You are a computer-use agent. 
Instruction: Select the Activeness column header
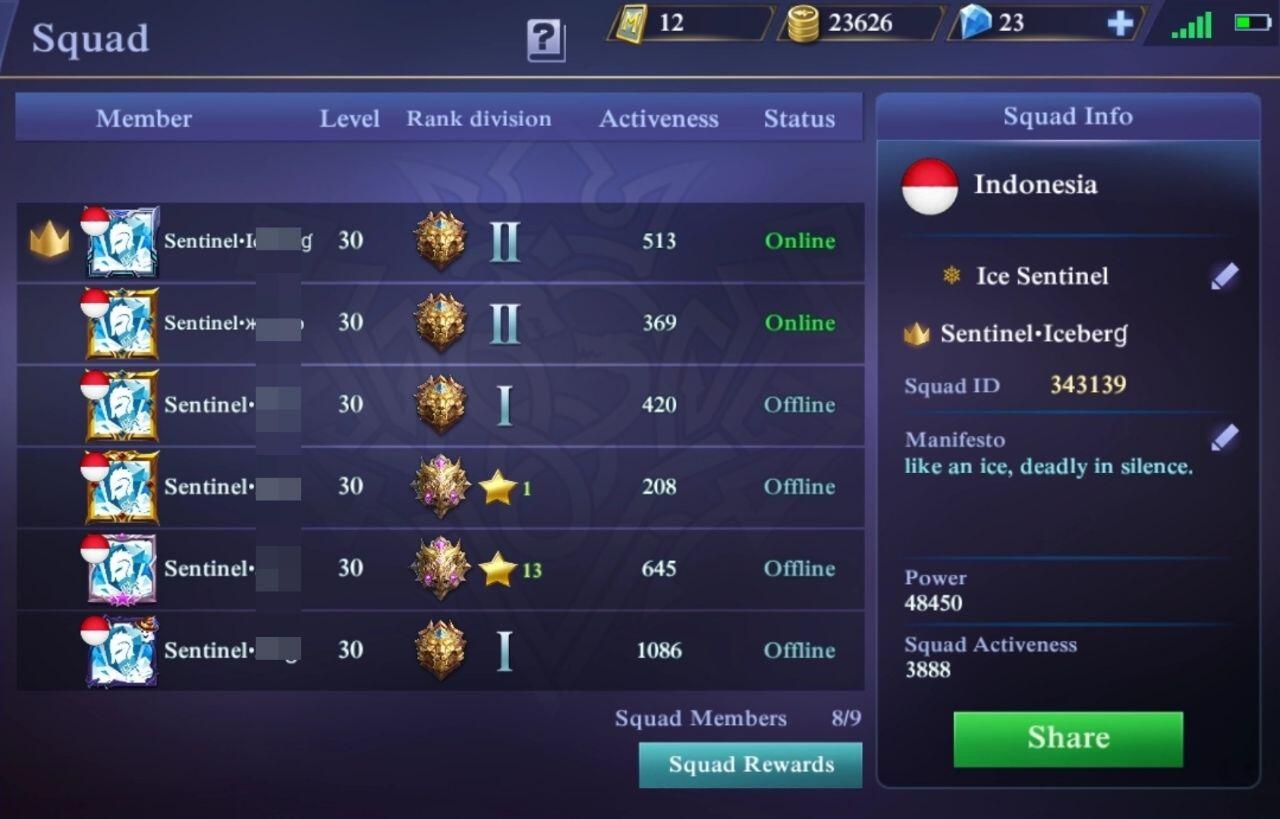[x=658, y=119]
